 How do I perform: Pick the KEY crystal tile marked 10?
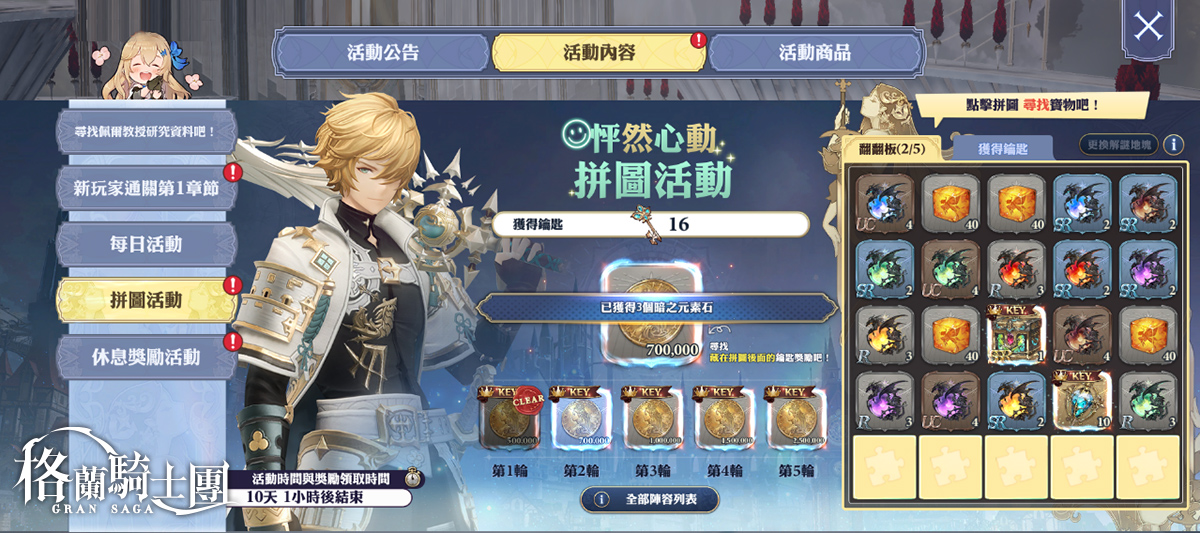tap(1082, 400)
